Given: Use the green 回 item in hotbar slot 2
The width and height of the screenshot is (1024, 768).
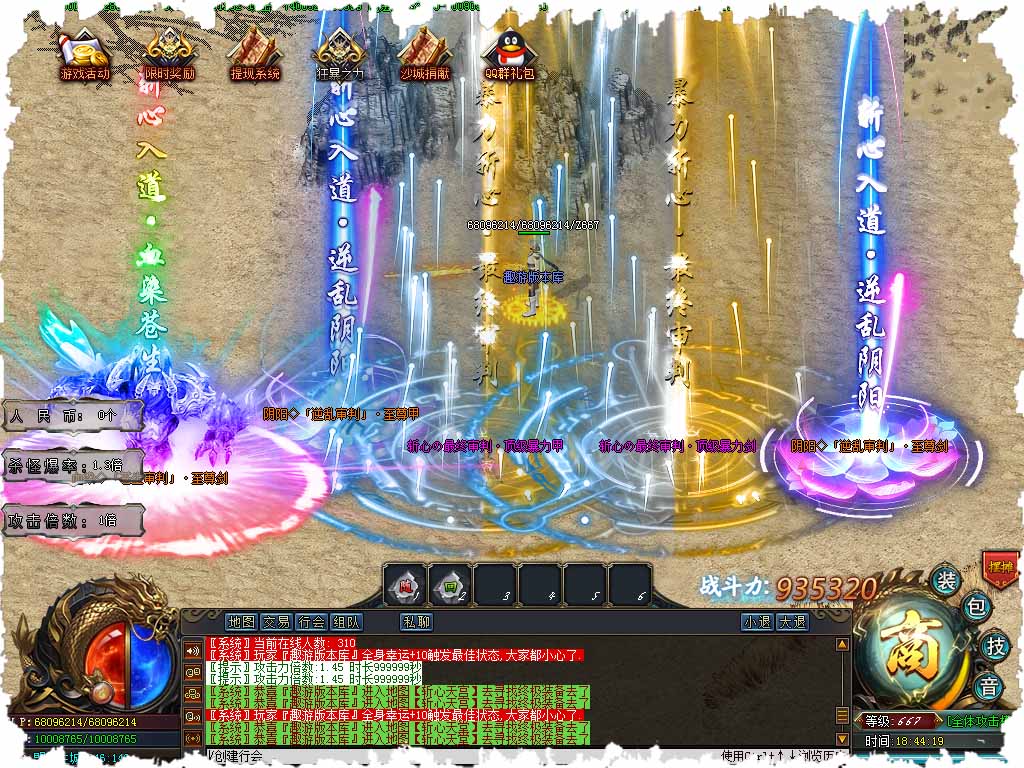Looking at the screenshot, I should point(449,584).
